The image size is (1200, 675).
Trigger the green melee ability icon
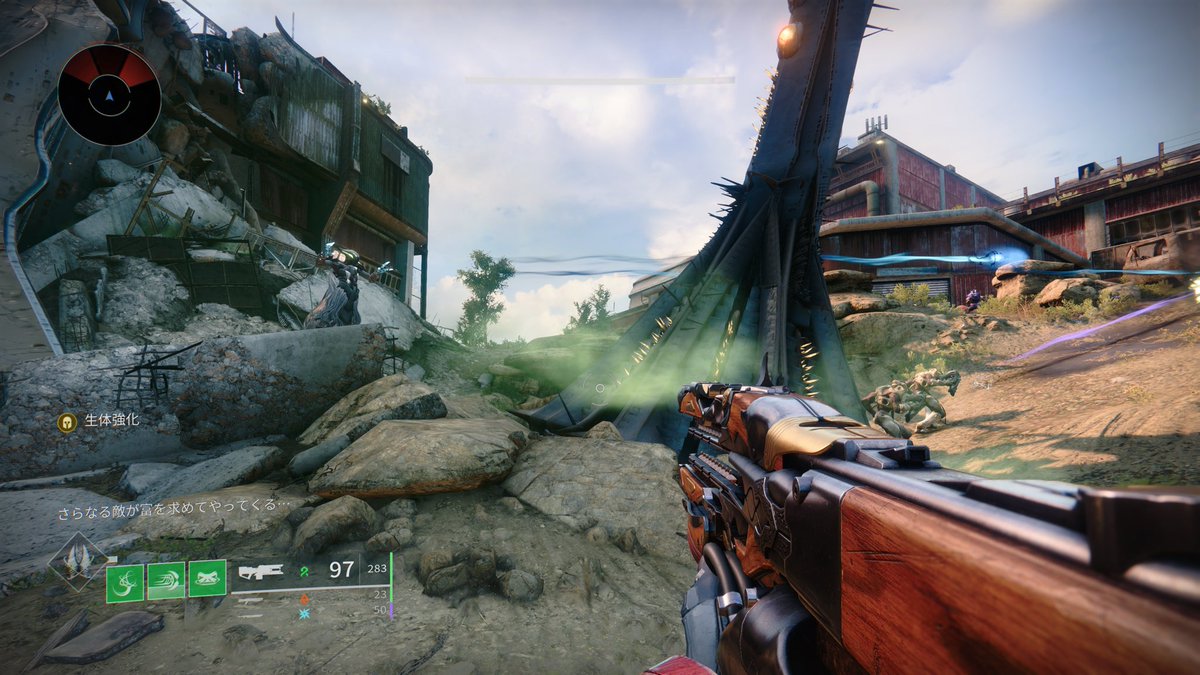tap(166, 581)
